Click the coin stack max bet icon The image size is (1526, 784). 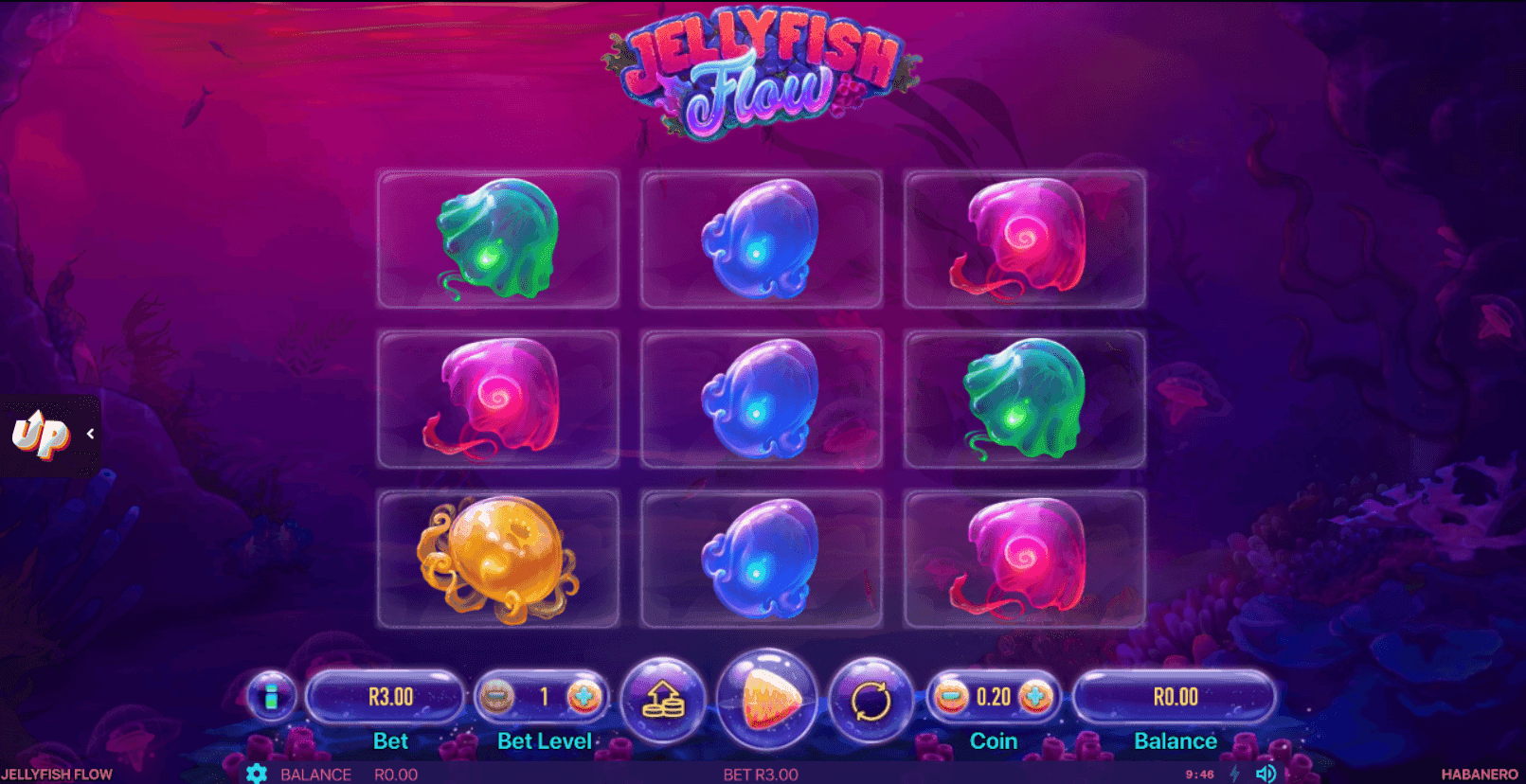click(x=666, y=699)
